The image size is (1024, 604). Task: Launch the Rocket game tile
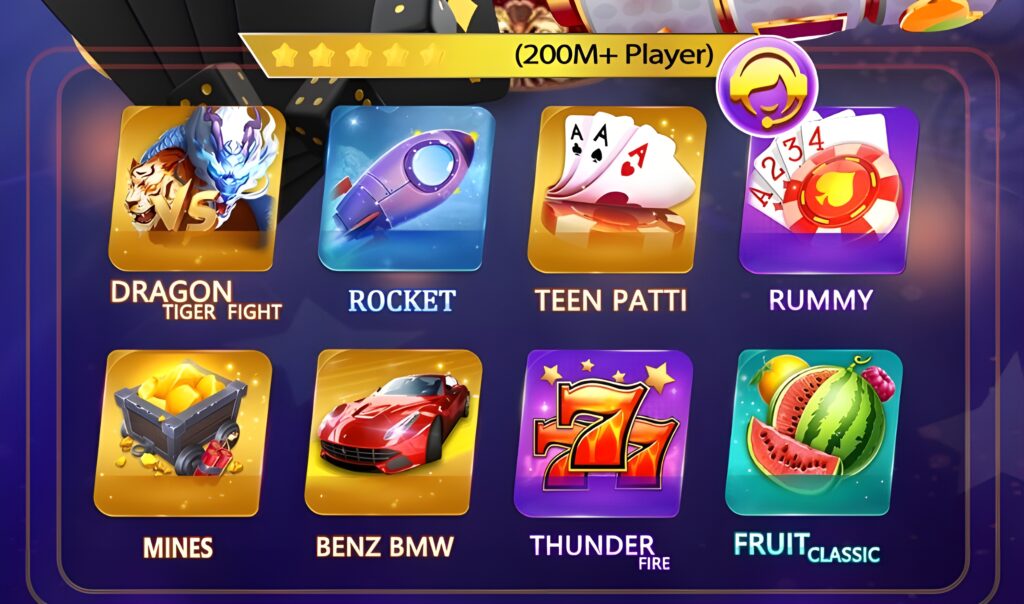[405, 190]
